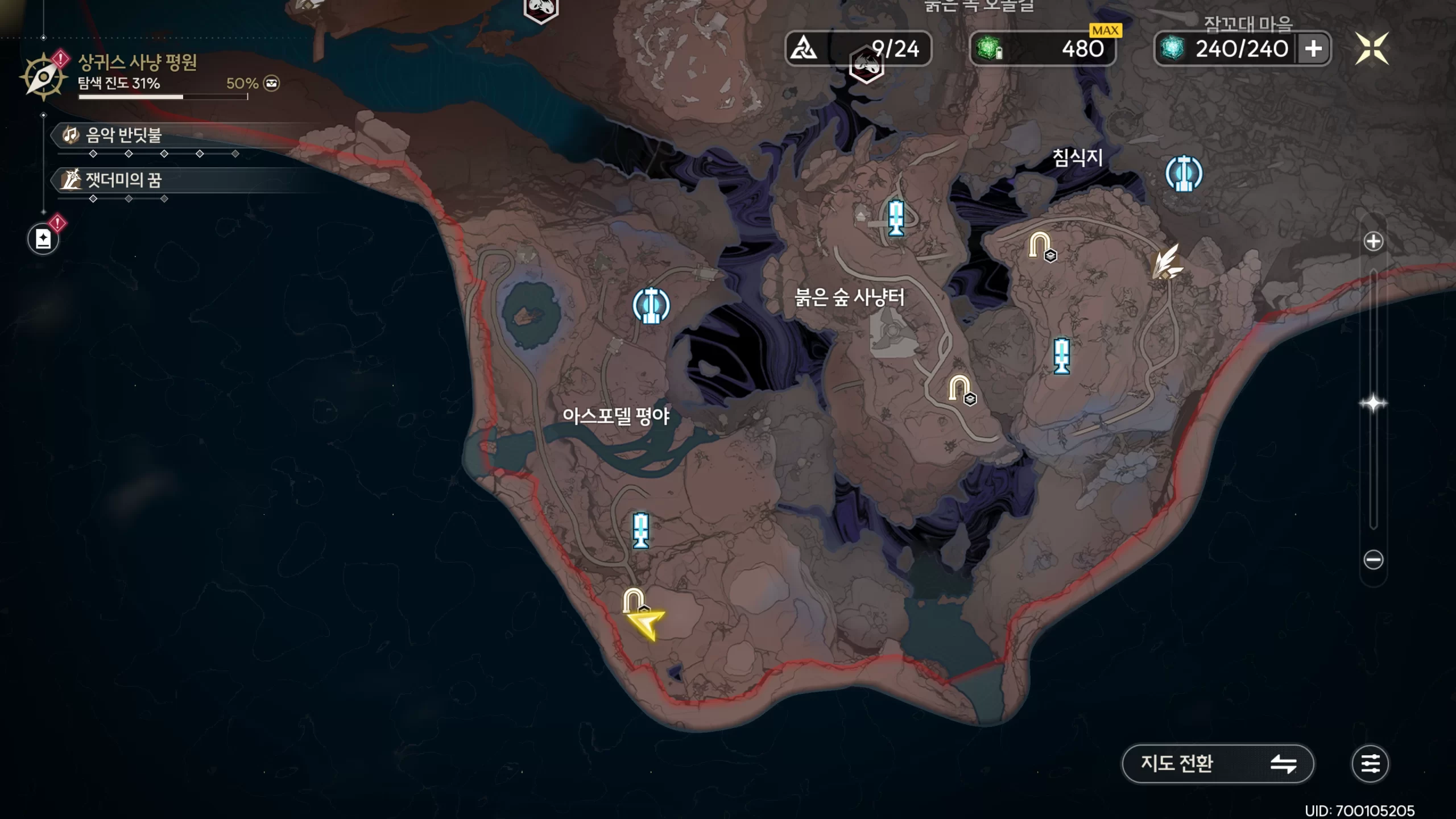Zoom in the map with plus button

(x=1373, y=241)
